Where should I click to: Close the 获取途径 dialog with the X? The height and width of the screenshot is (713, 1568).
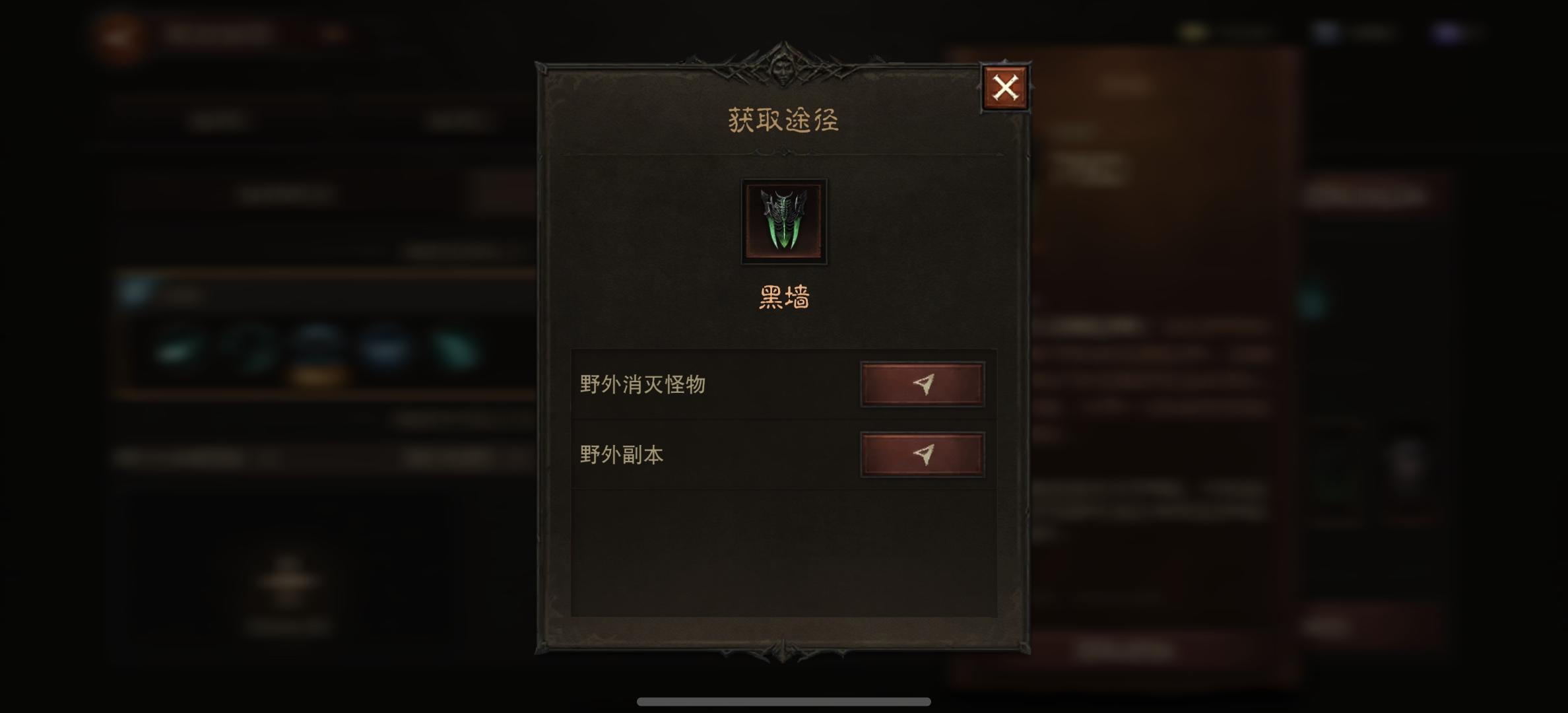(1004, 86)
